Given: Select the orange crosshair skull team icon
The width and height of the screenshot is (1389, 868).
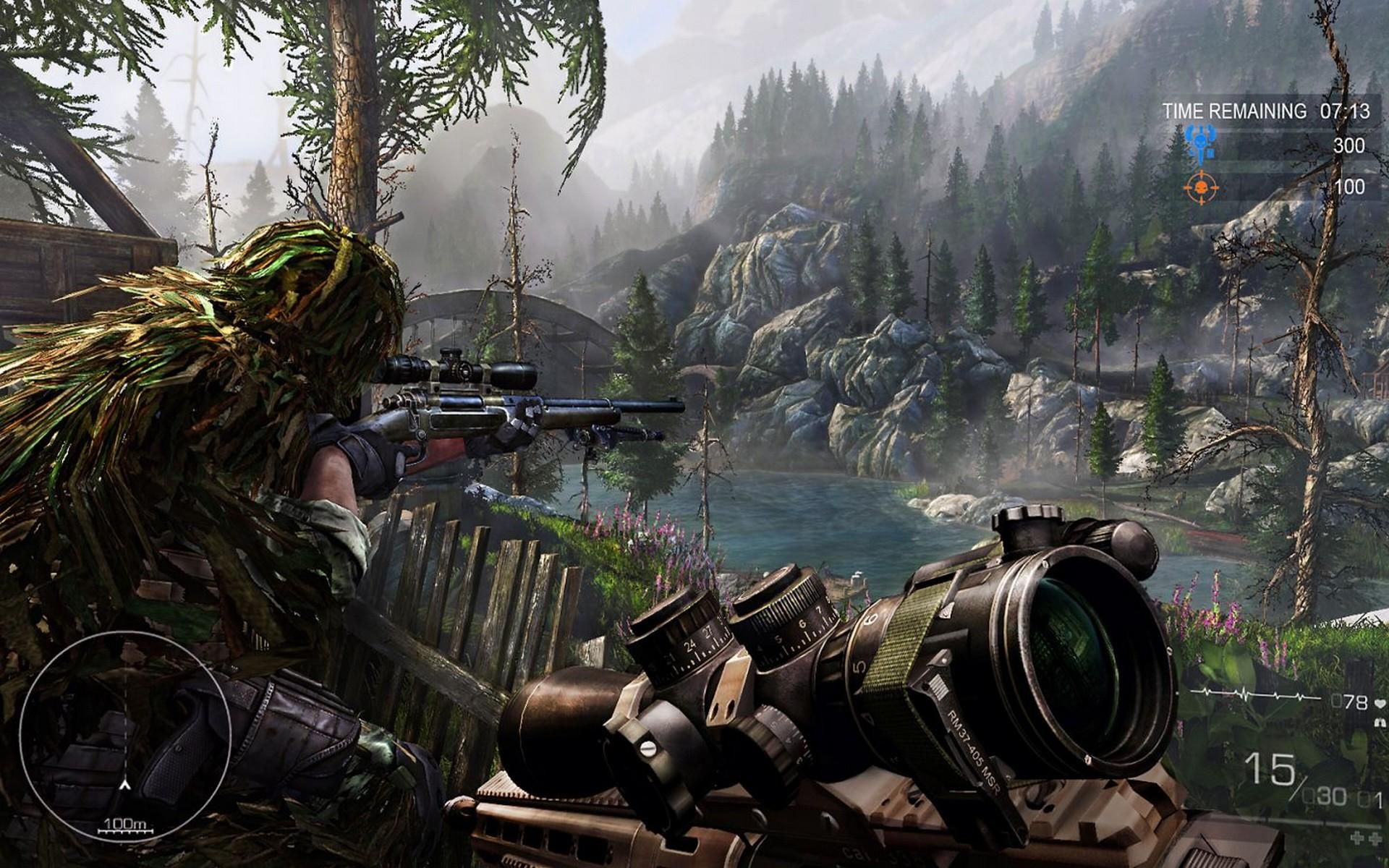Looking at the screenshot, I should click(x=1201, y=187).
